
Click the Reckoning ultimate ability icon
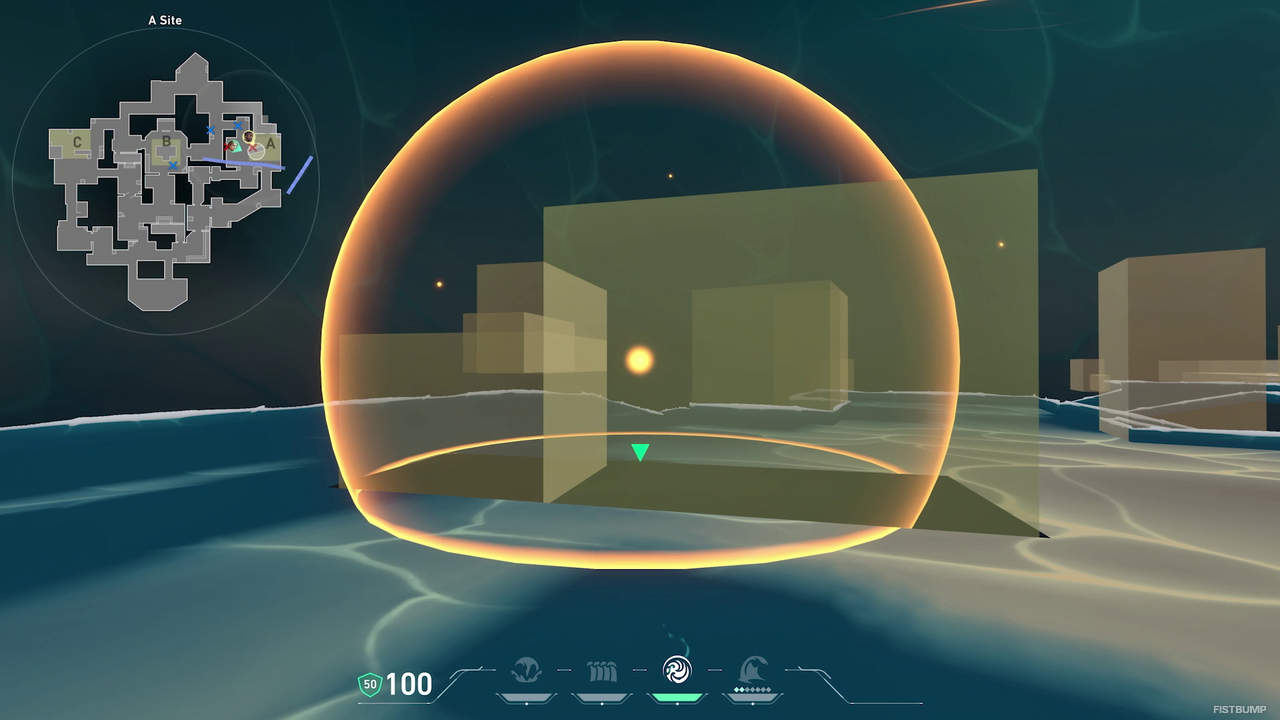[x=752, y=667]
